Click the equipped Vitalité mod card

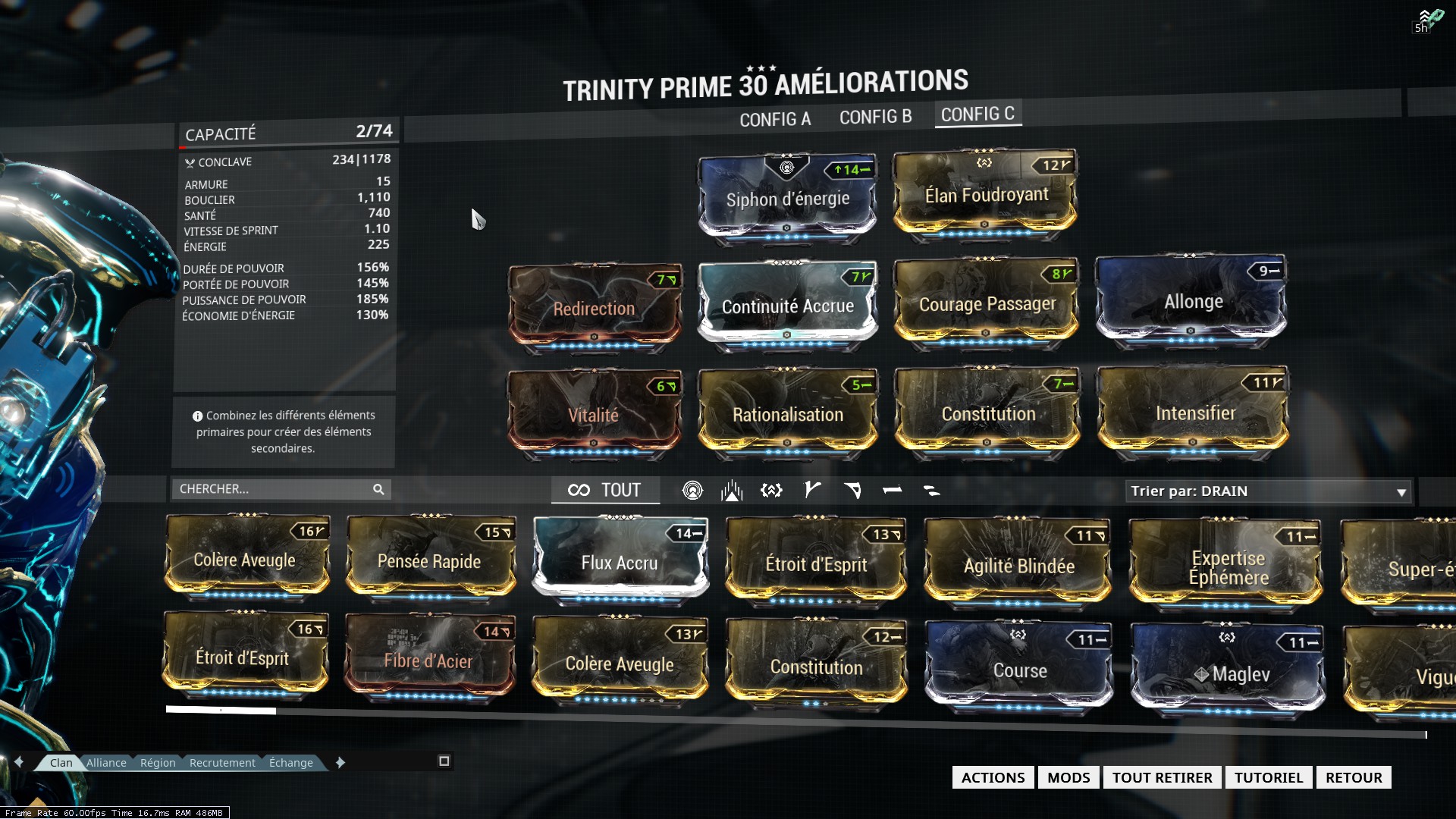tap(594, 414)
